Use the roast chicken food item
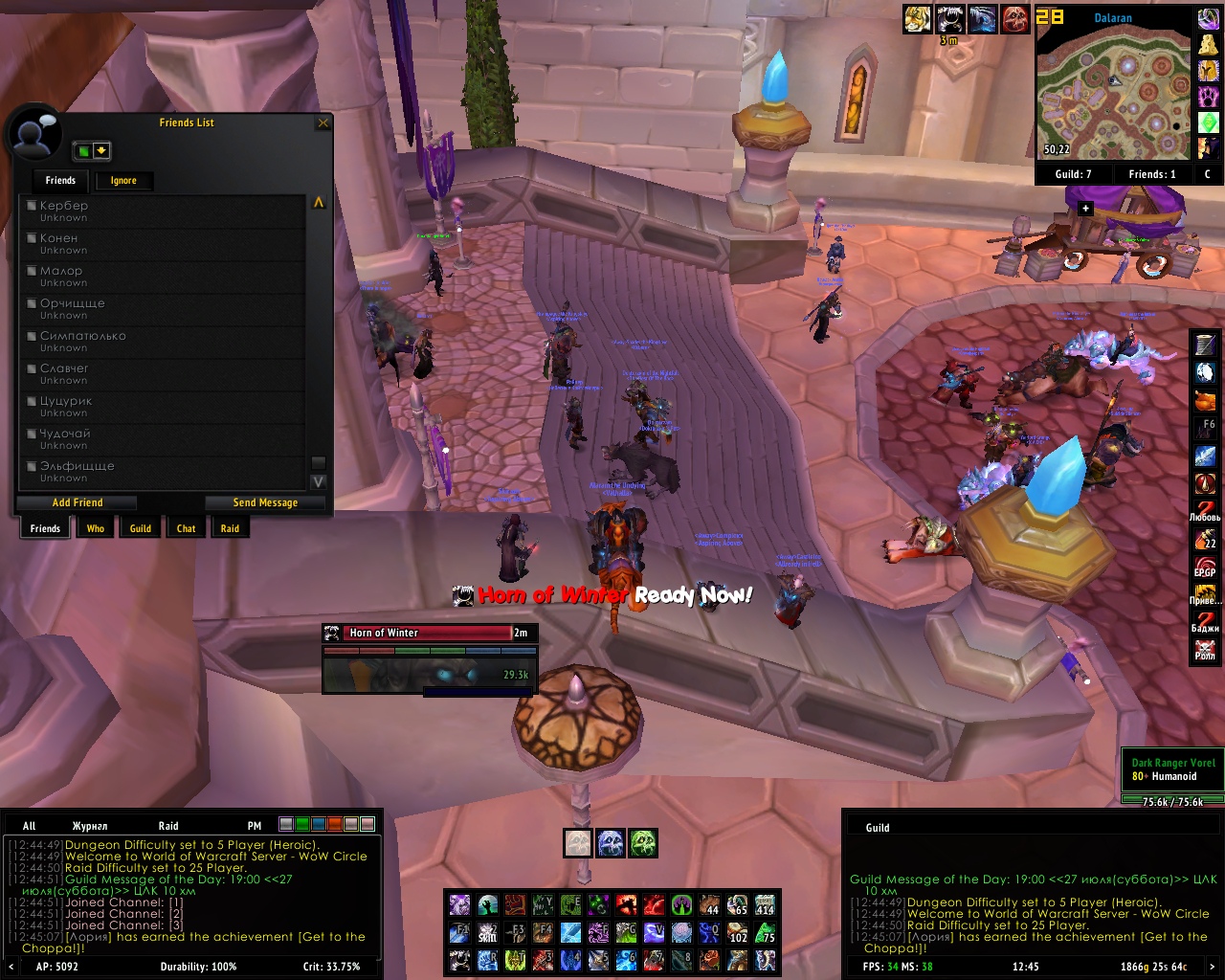The width and height of the screenshot is (1225, 980). pyautogui.click(x=1205, y=399)
